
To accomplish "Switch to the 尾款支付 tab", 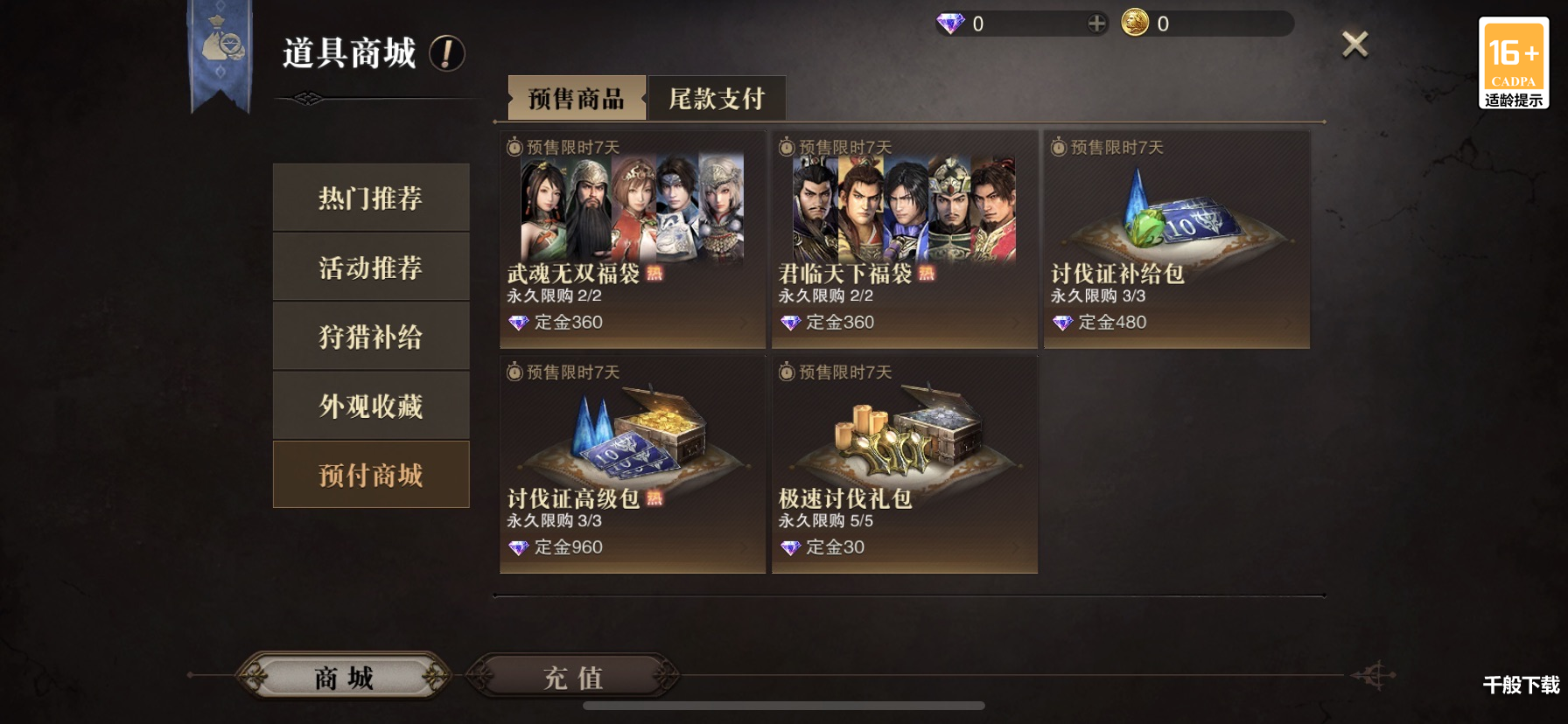I will [x=717, y=98].
